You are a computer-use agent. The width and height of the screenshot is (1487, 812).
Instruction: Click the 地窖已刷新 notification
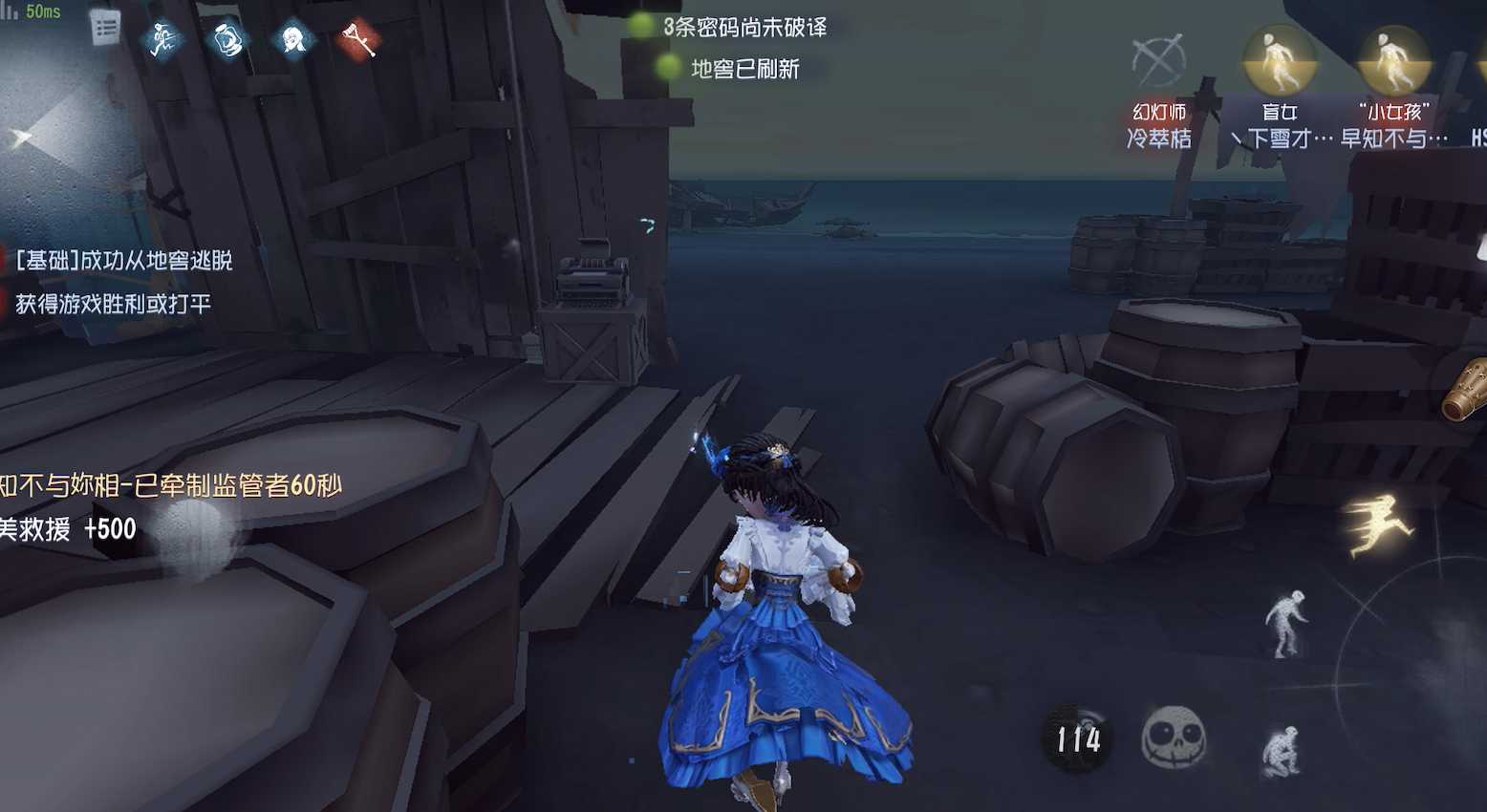point(744,69)
